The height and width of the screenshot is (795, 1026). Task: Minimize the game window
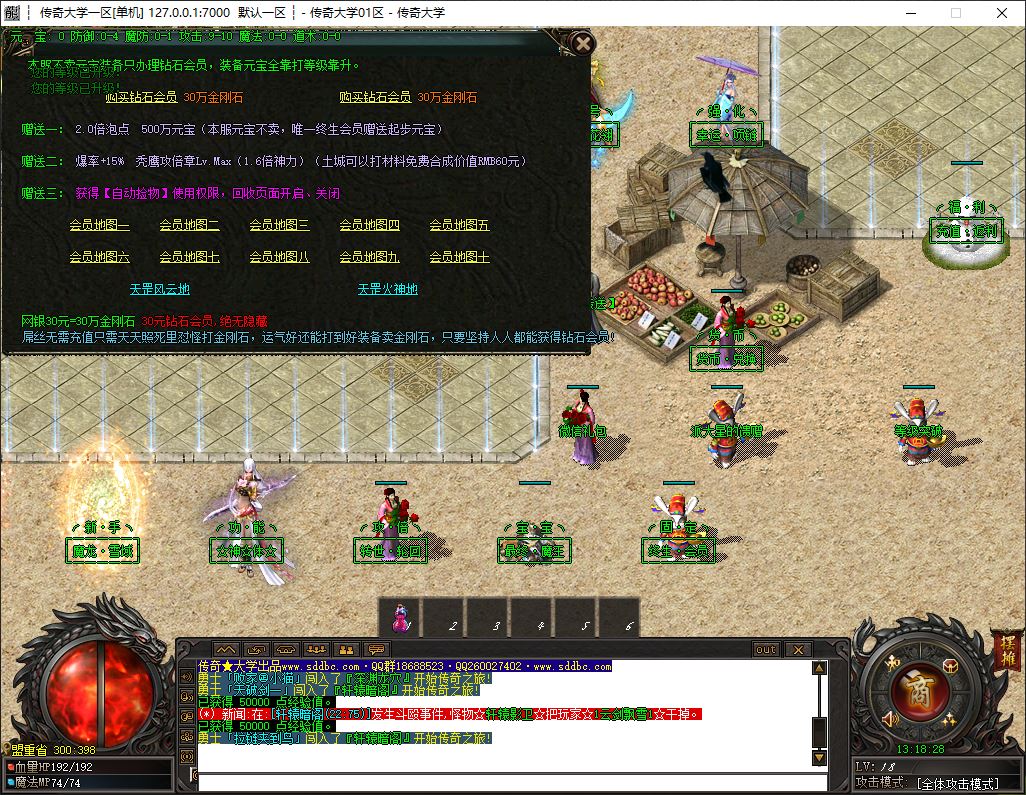tap(907, 13)
